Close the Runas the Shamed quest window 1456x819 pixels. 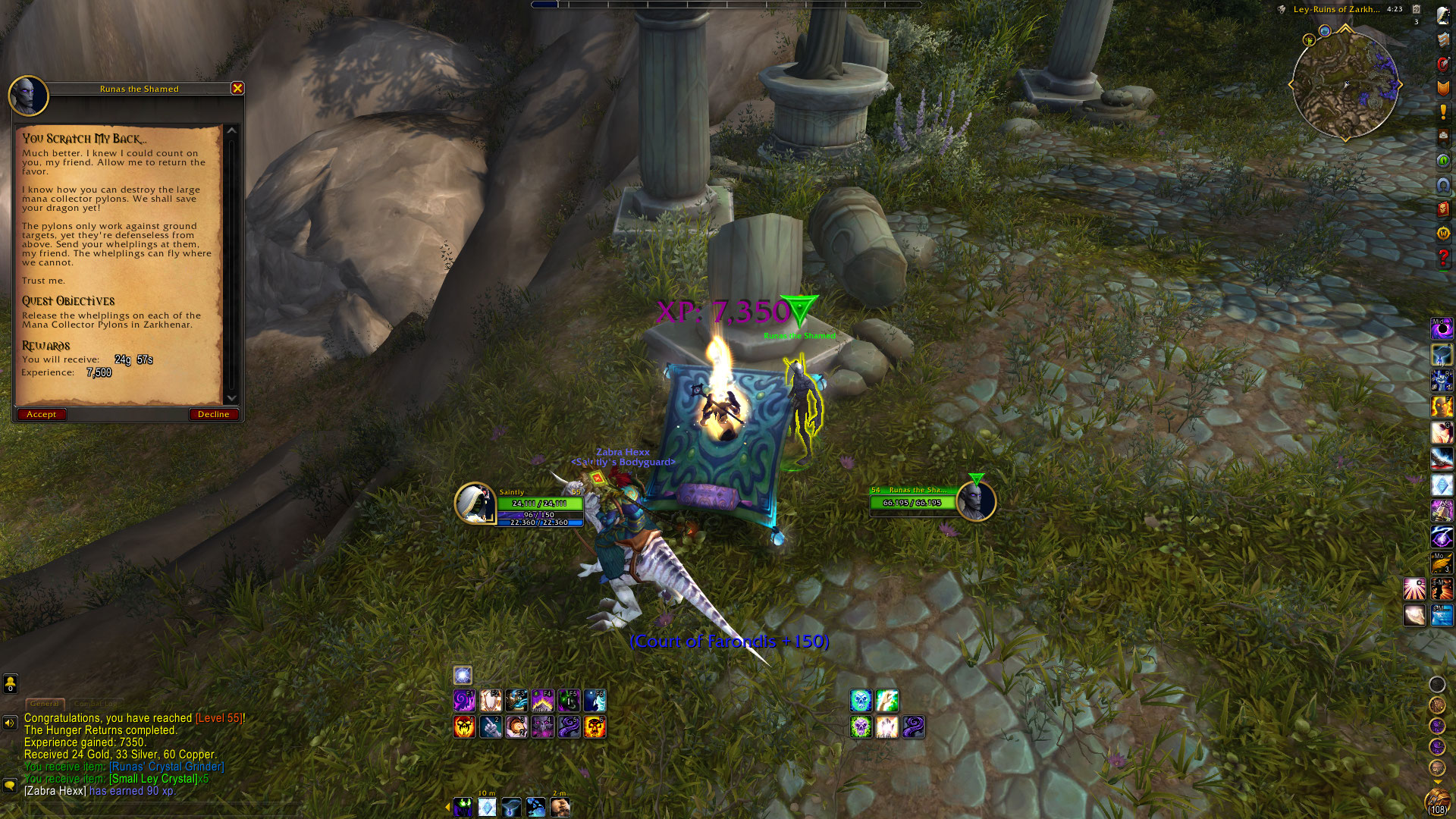(237, 89)
